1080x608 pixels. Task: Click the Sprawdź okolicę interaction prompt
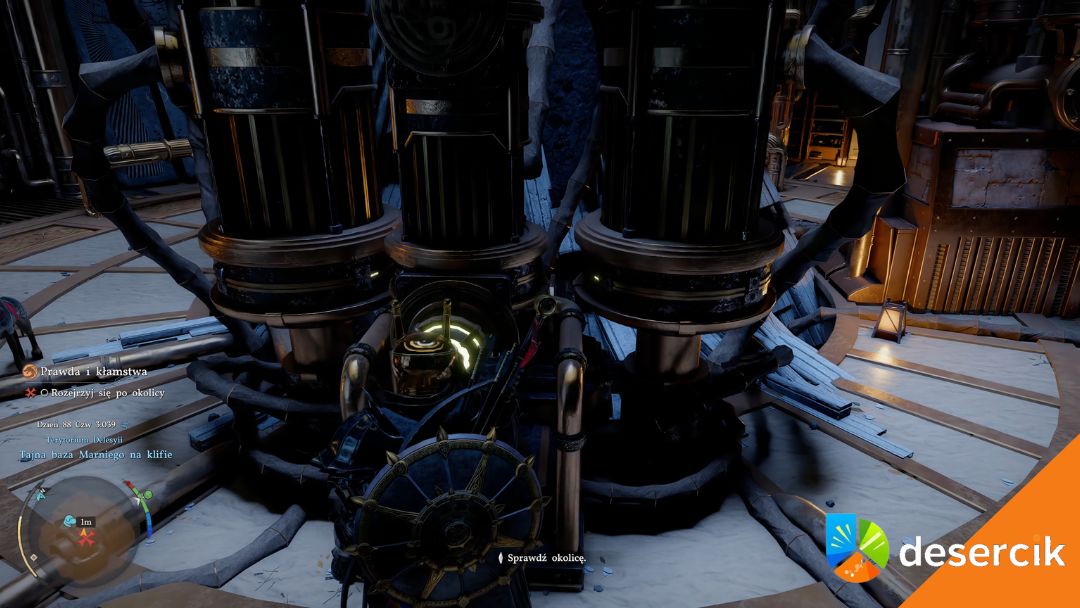point(545,557)
